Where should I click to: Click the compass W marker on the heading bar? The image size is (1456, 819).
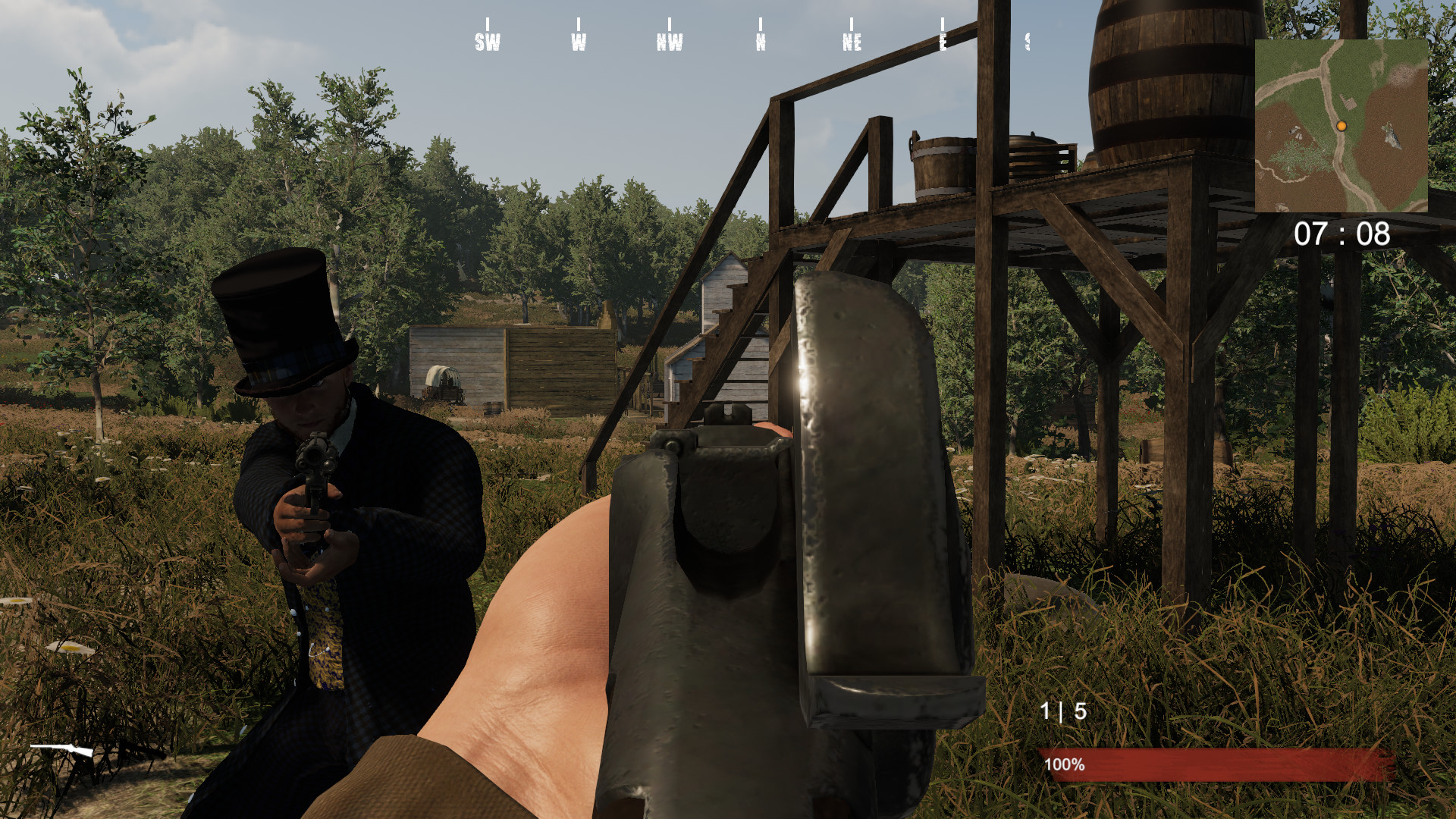click(578, 42)
